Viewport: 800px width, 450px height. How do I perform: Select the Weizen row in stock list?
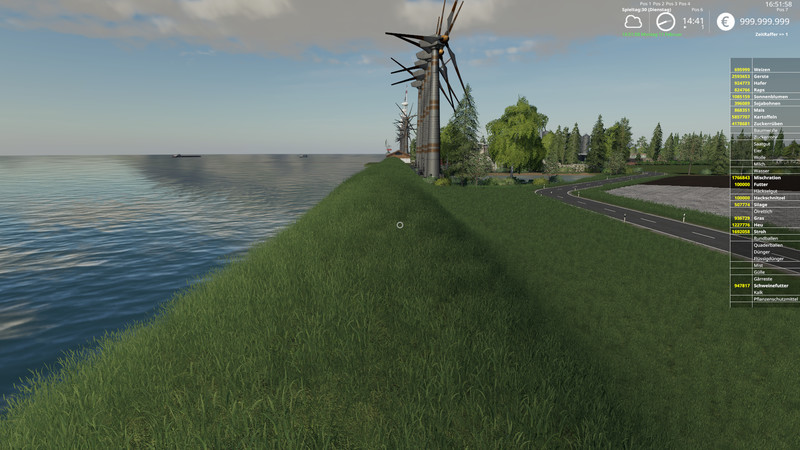[765, 70]
